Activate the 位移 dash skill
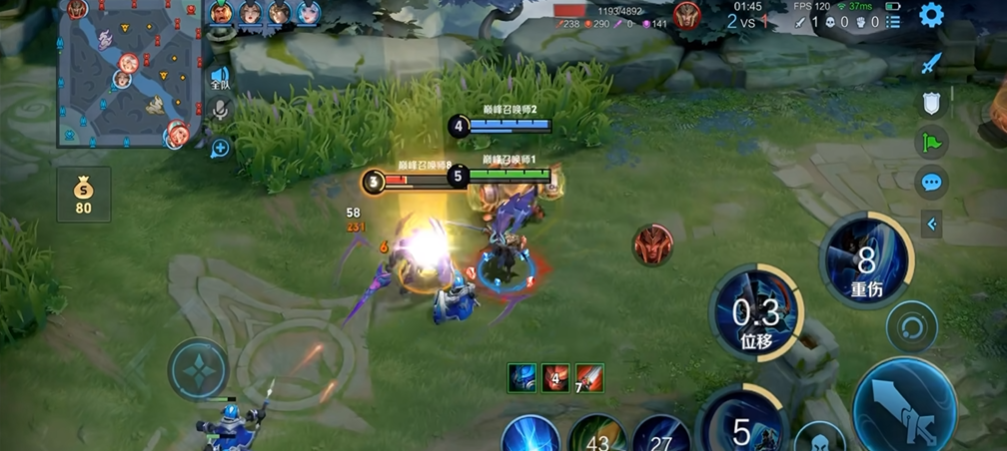Screen dimensions: 1007x451 coord(756,313)
